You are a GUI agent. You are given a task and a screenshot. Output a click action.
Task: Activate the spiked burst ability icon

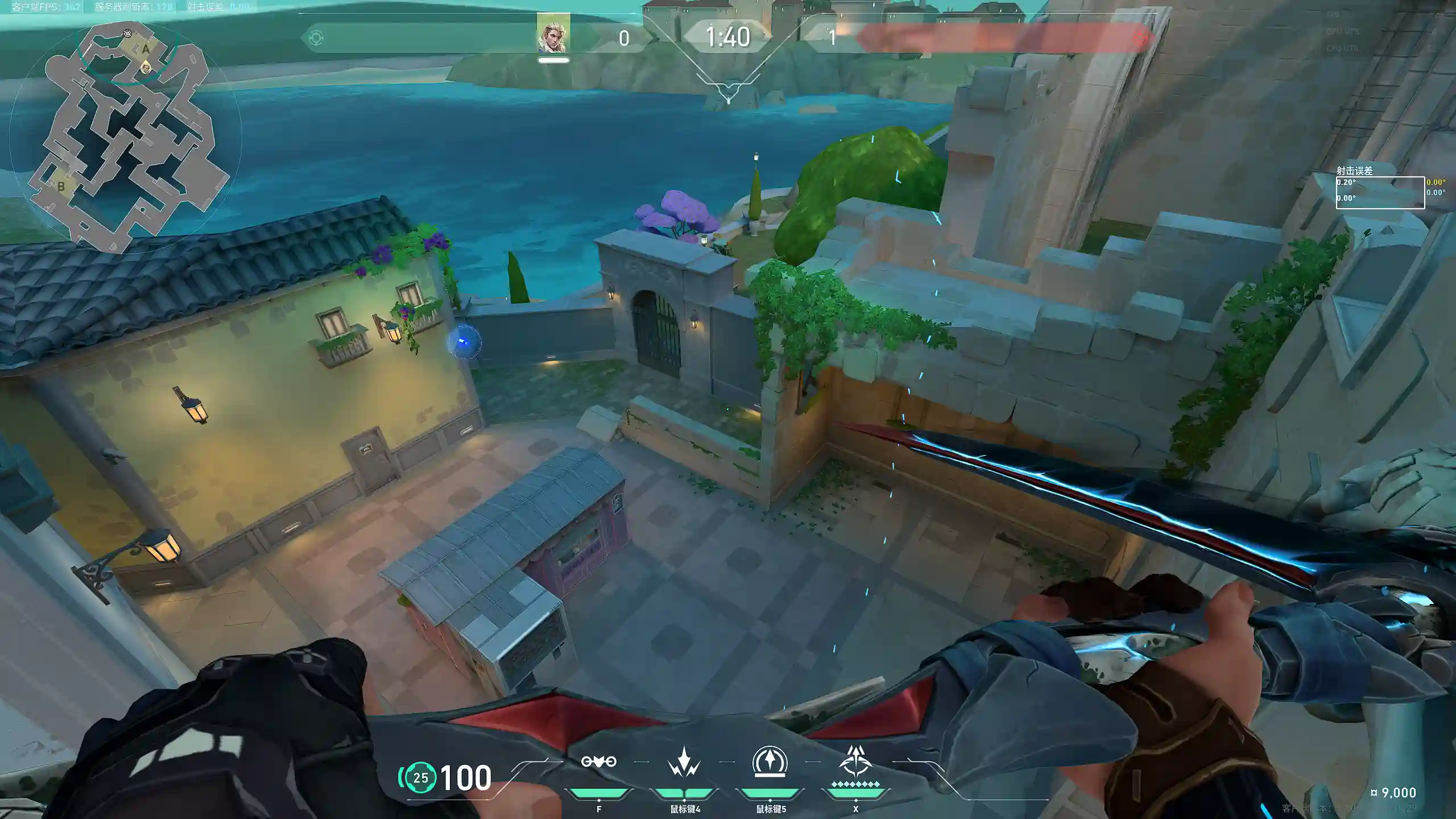684,762
